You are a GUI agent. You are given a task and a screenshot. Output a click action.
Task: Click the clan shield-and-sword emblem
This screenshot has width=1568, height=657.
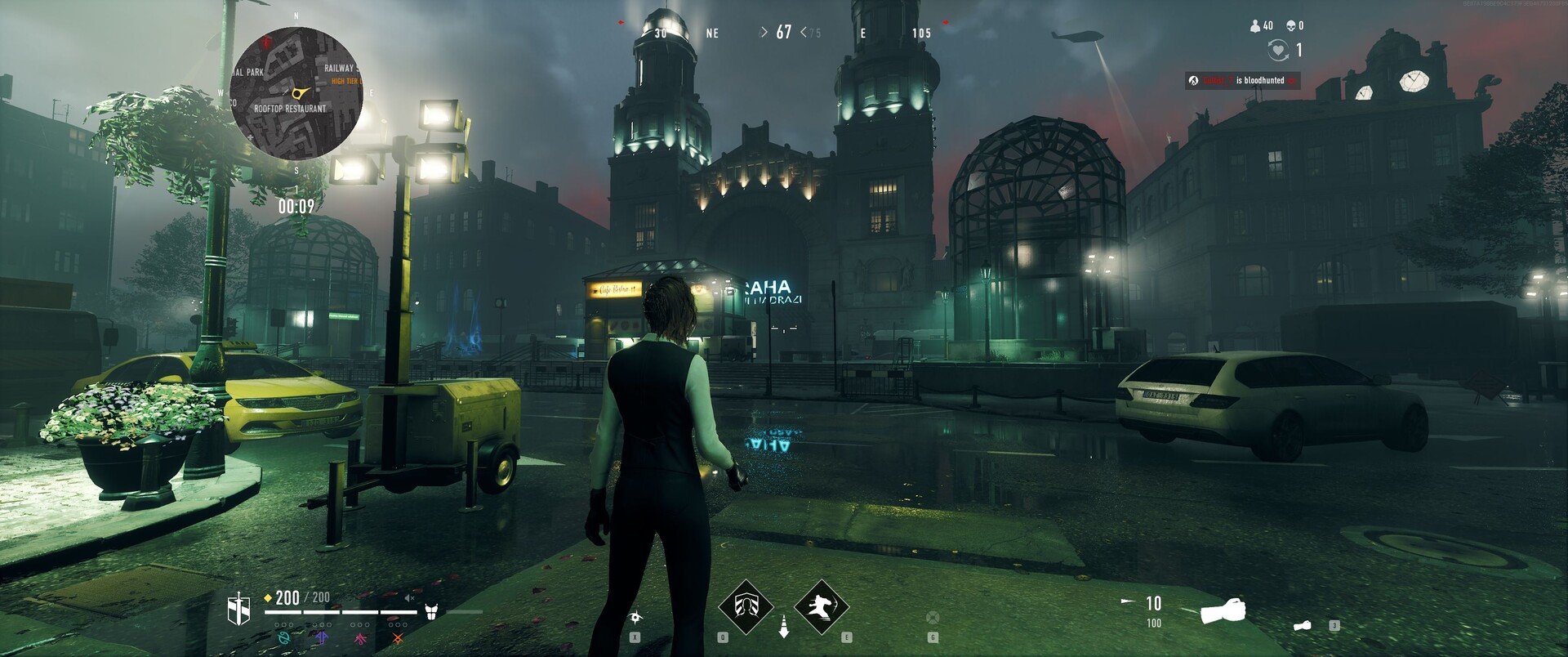(x=238, y=610)
